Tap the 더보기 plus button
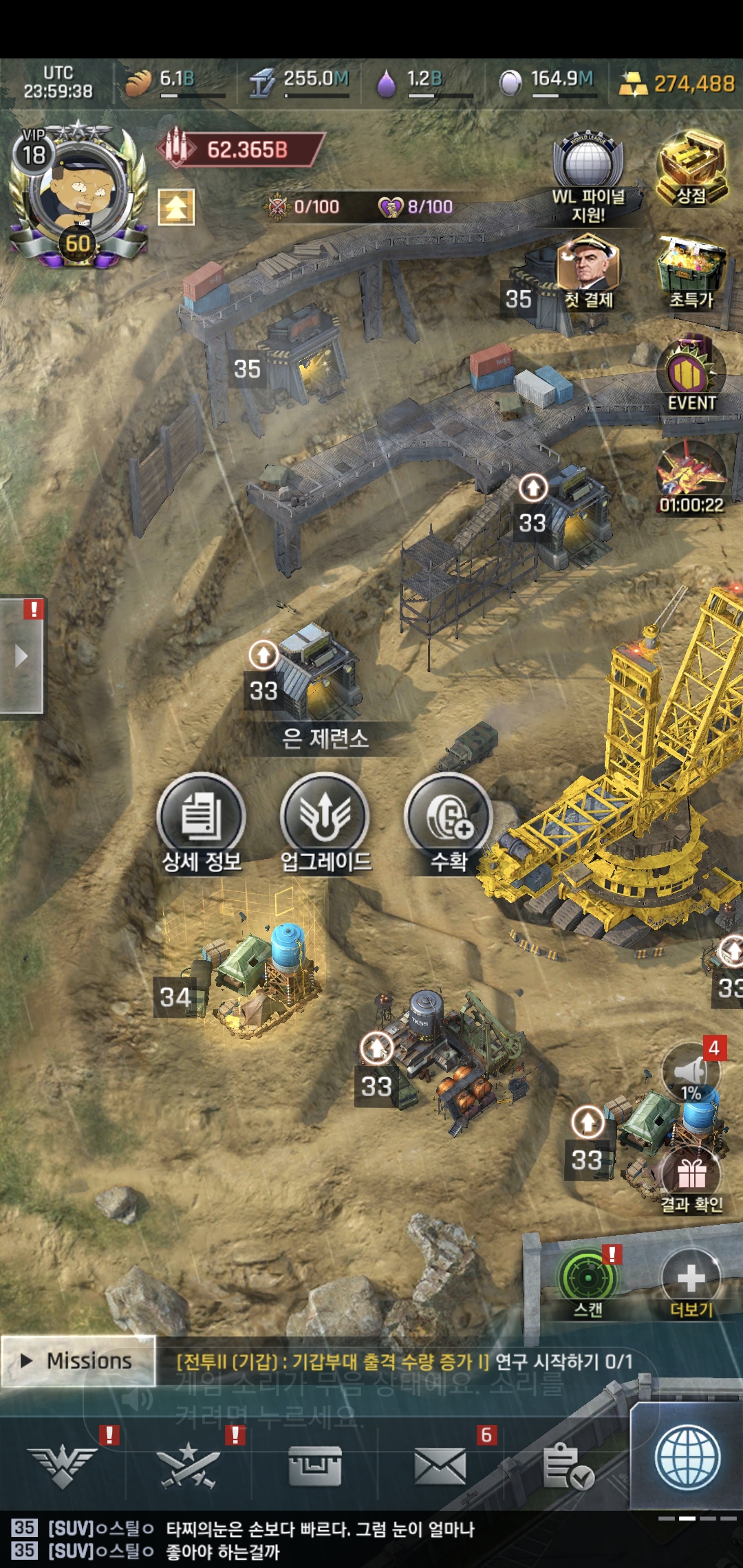Screen dimensions: 743x1568 coord(691,1279)
